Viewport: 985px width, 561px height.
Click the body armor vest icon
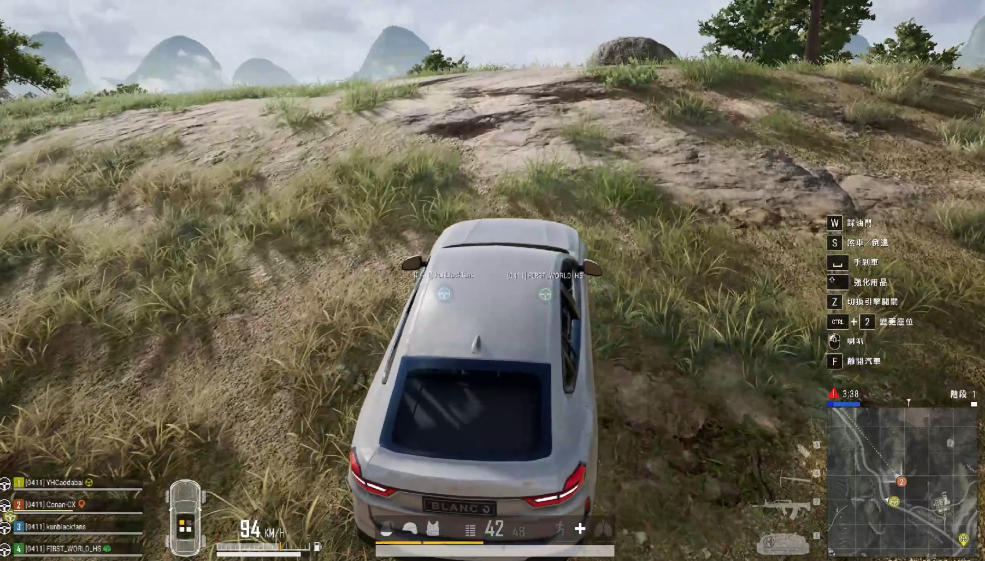click(x=433, y=529)
